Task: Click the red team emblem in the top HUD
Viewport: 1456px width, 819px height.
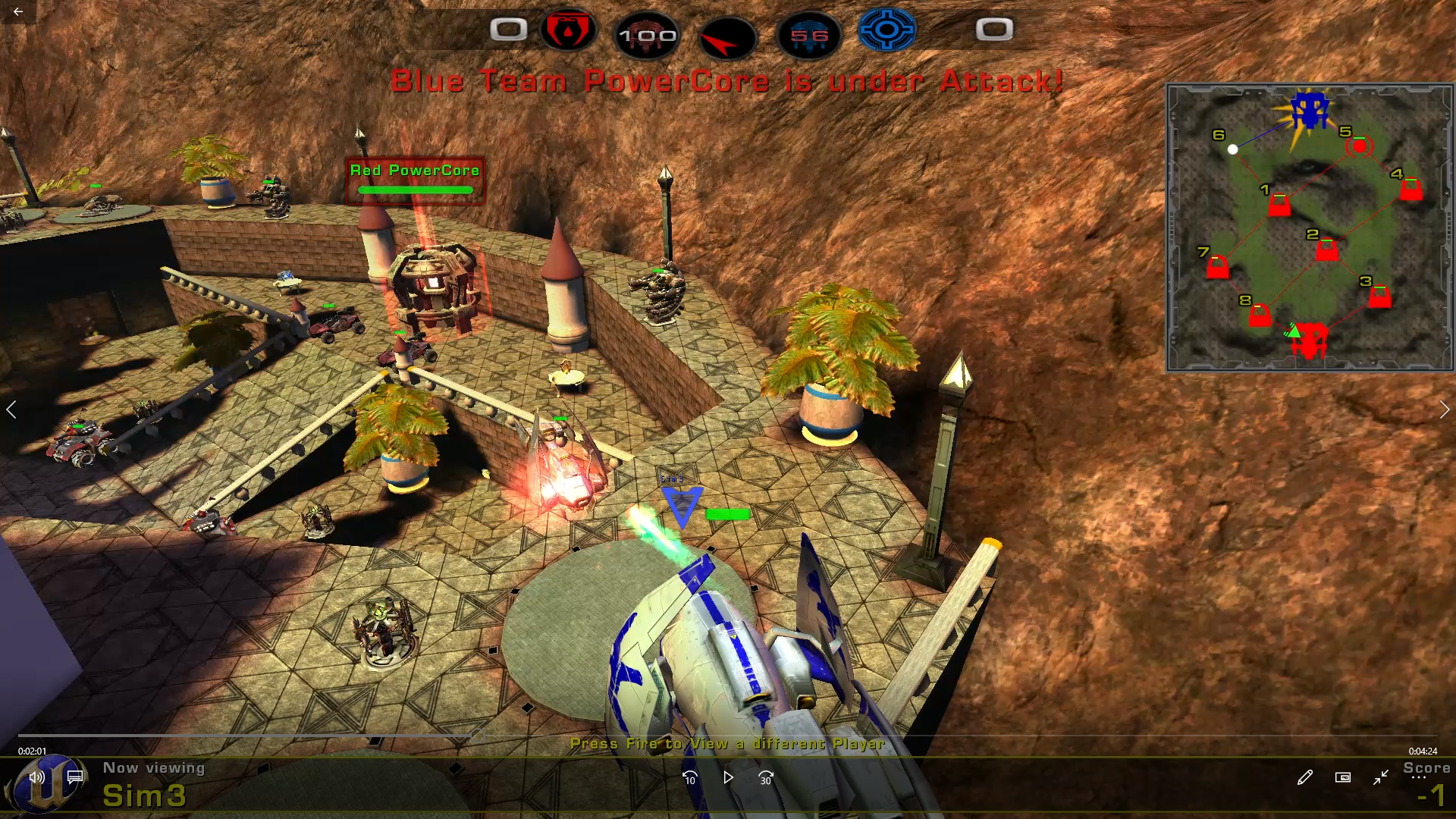Action: pos(568,30)
